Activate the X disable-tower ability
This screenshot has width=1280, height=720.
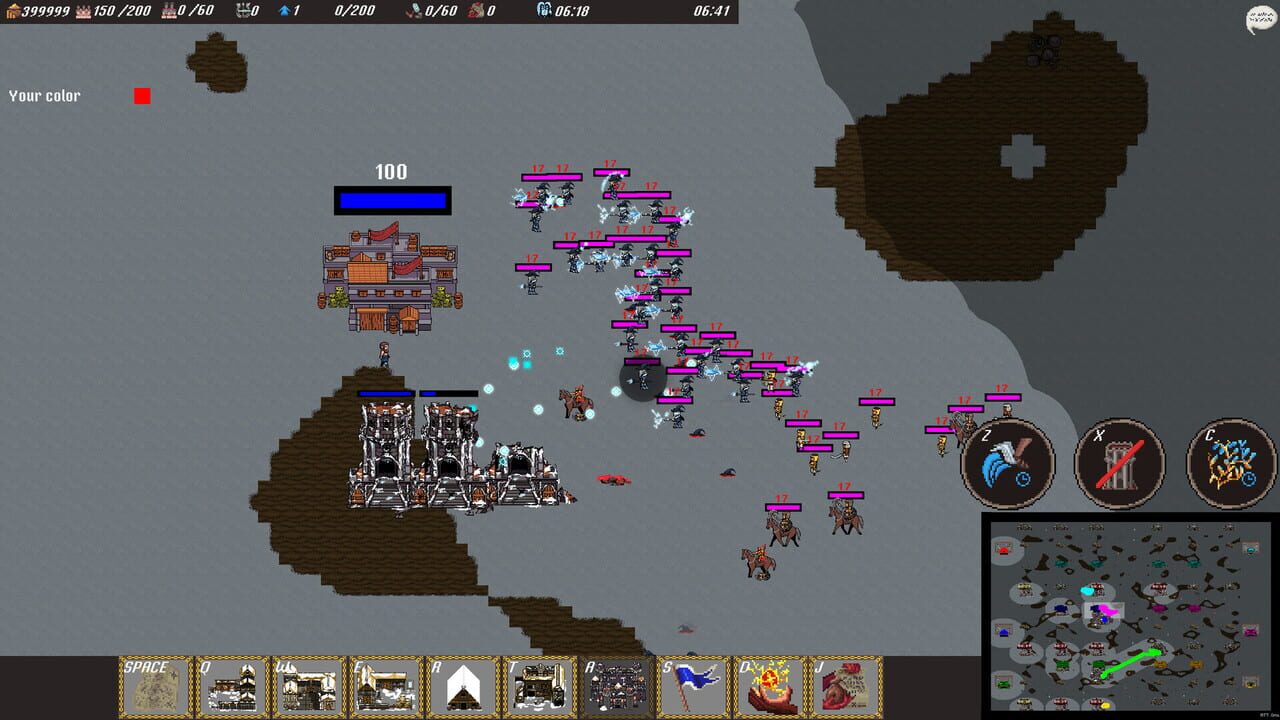point(1119,462)
